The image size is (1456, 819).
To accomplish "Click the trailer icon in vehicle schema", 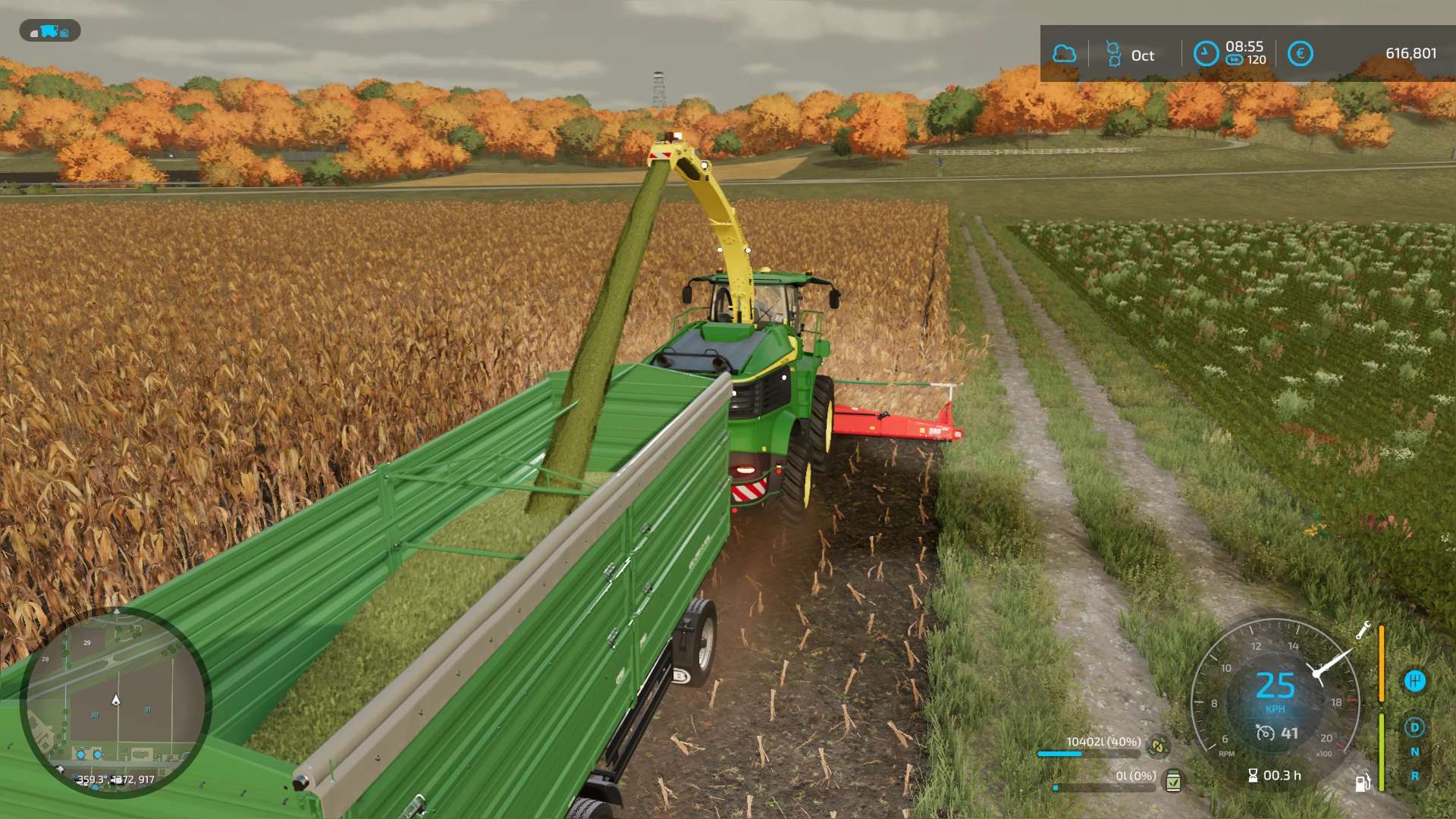I will coord(64,33).
